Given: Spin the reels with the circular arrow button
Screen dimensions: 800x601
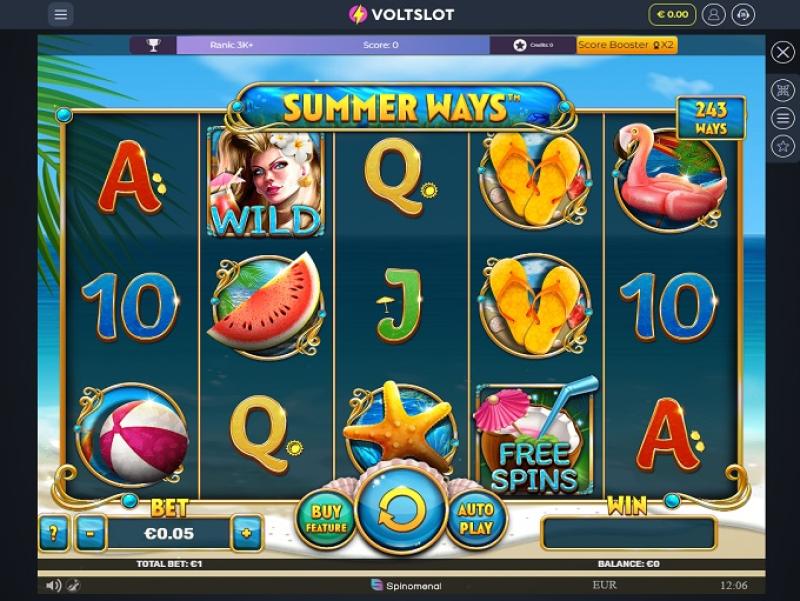Looking at the screenshot, I should click(x=401, y=511).
